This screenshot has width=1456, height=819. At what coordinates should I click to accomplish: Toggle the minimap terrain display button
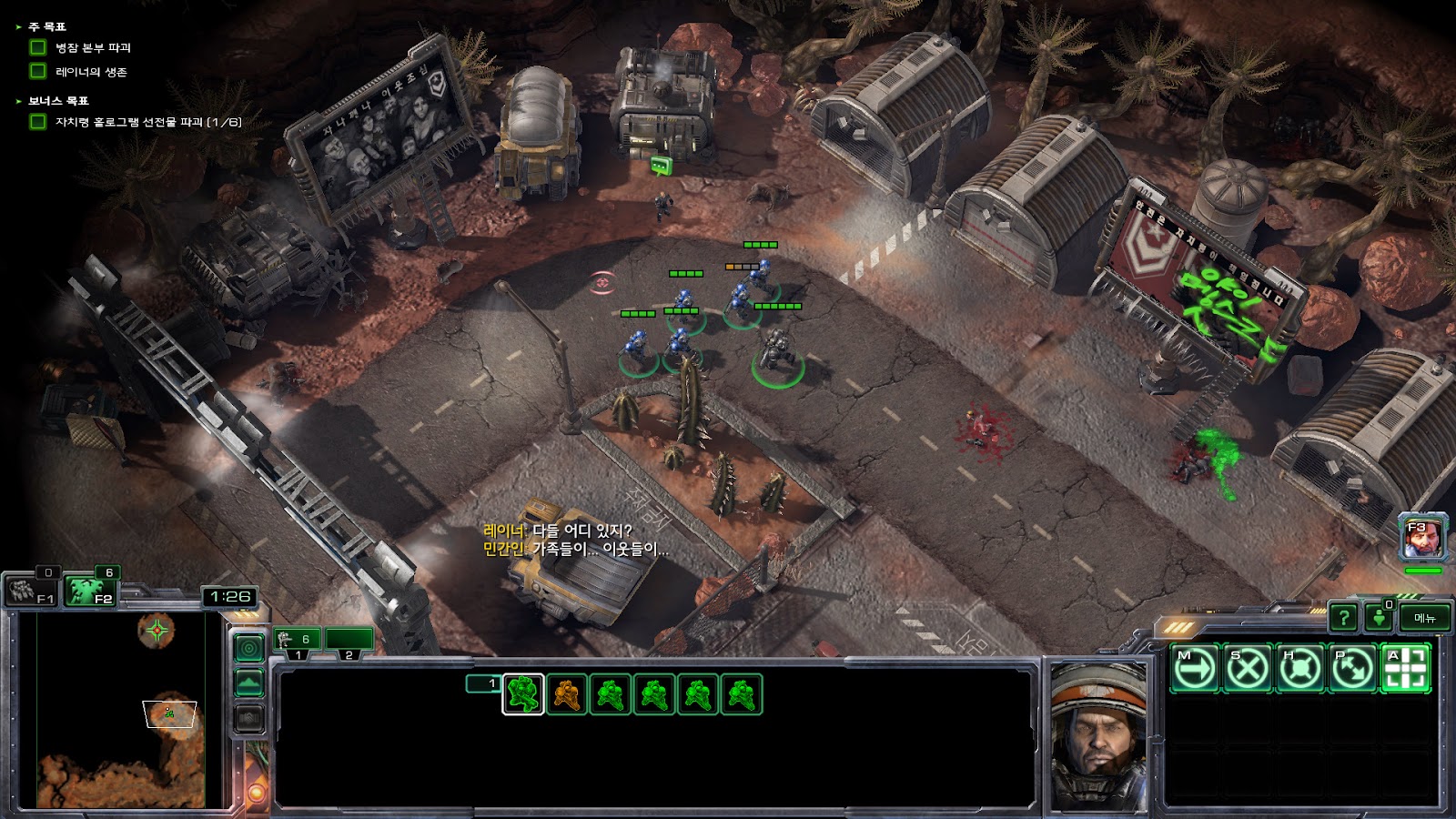249,682
